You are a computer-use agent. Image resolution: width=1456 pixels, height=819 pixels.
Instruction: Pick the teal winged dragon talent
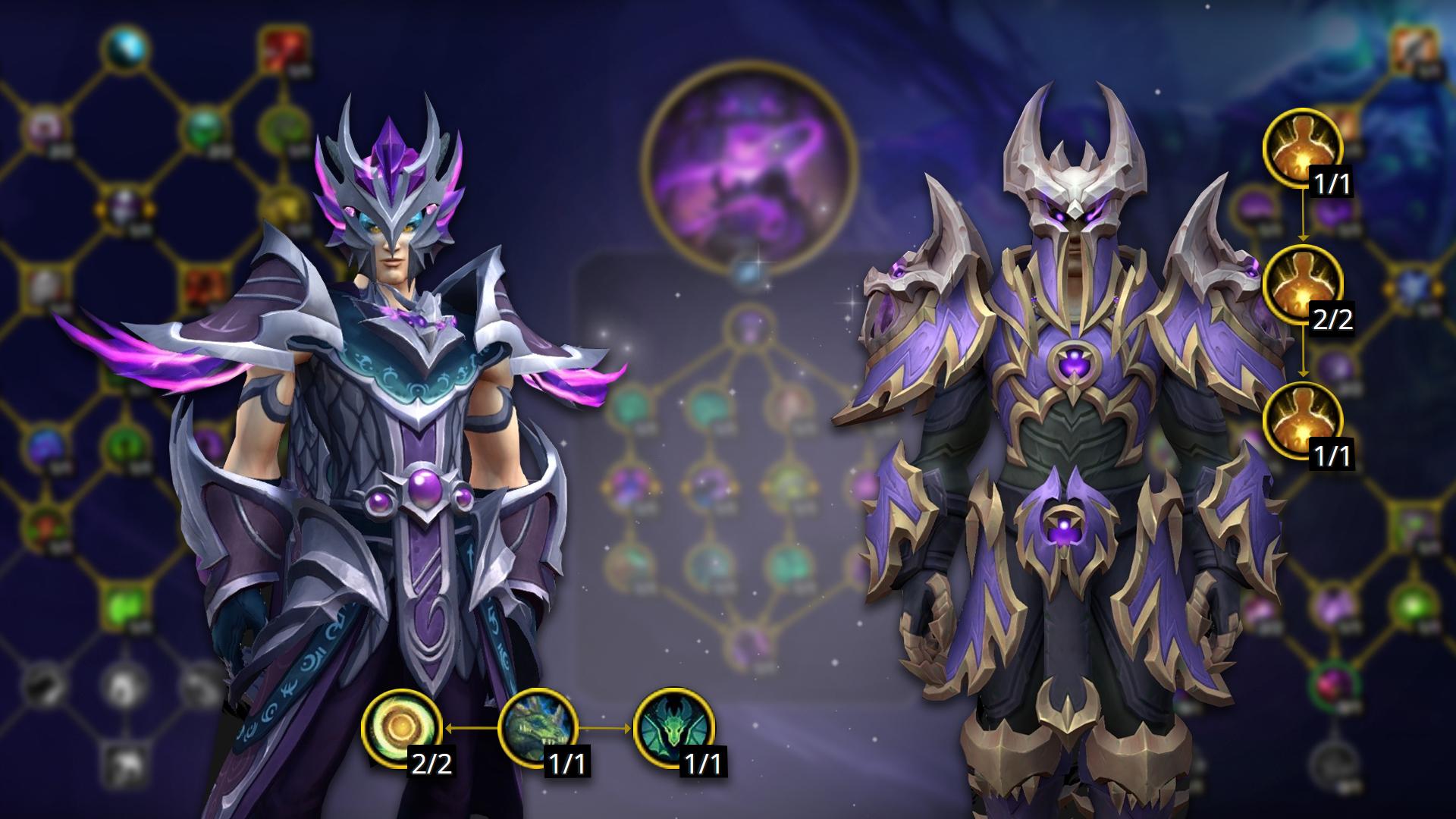(673, 728)
